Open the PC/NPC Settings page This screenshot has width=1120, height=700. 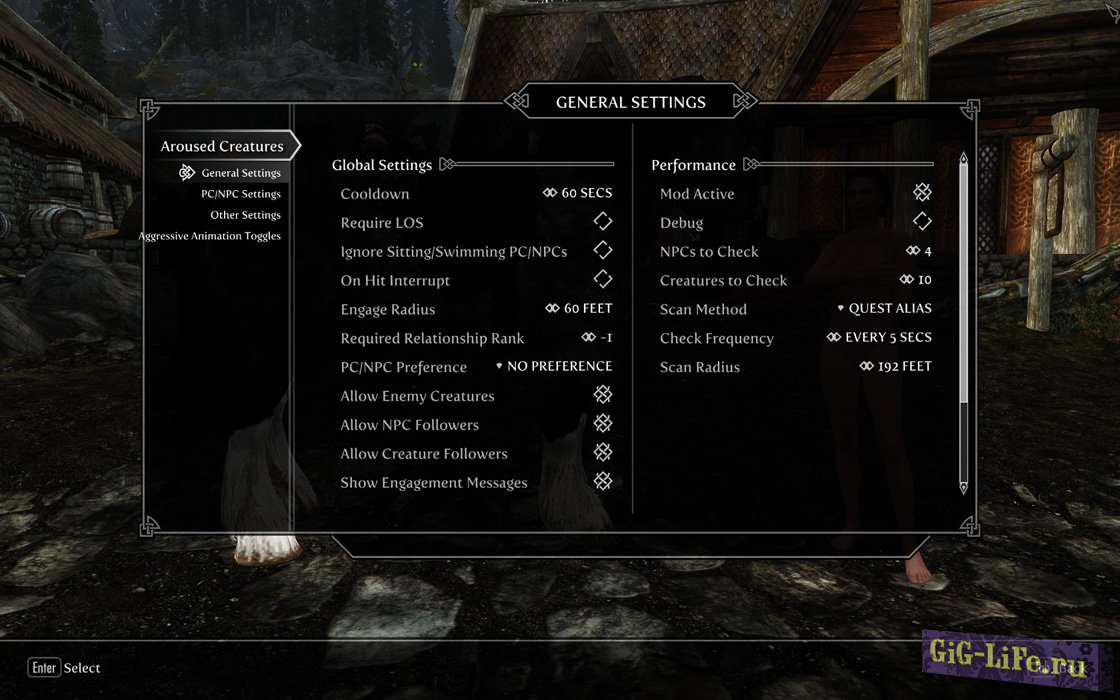240,194
